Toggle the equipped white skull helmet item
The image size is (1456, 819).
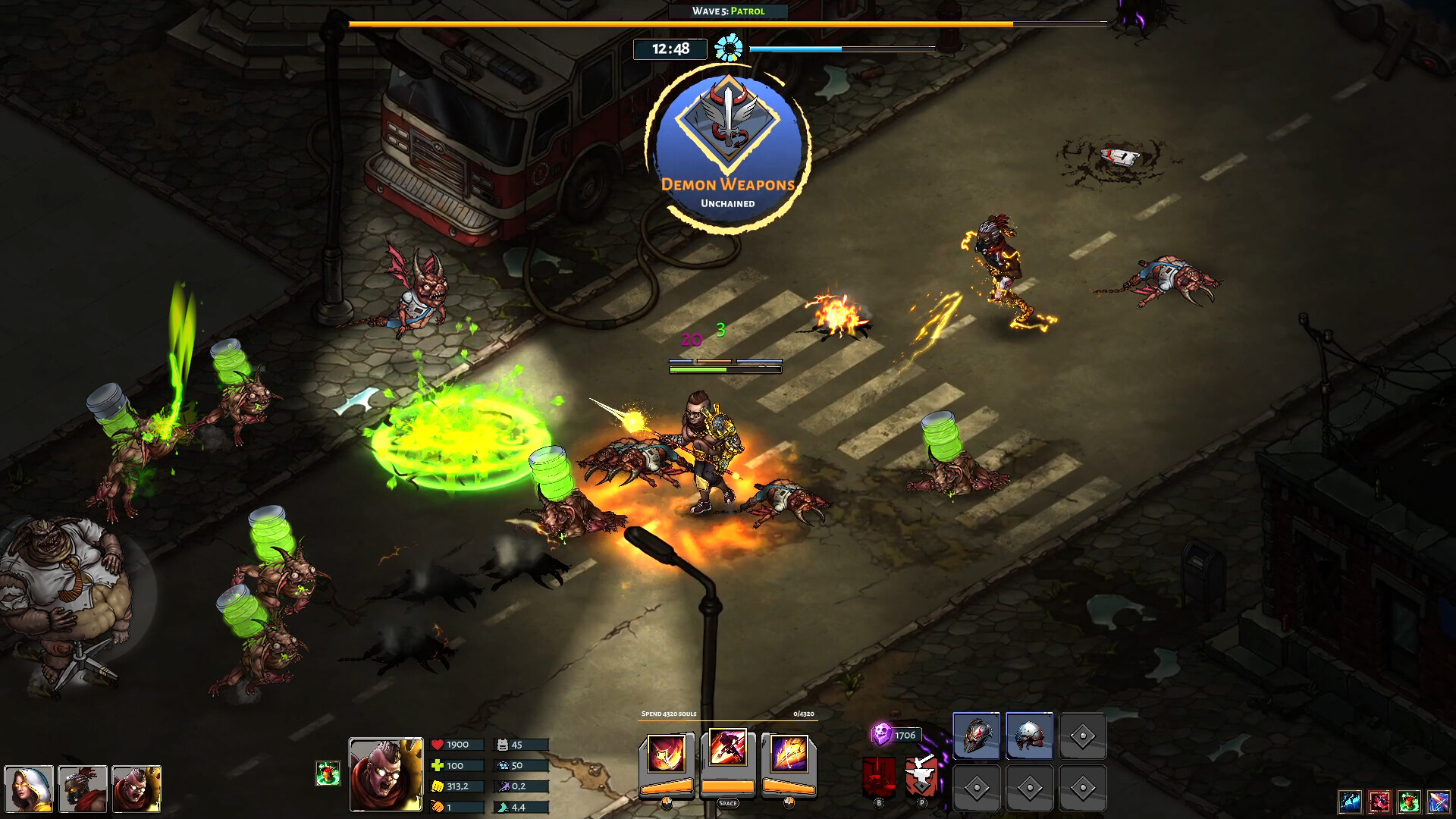[1029, 737]
